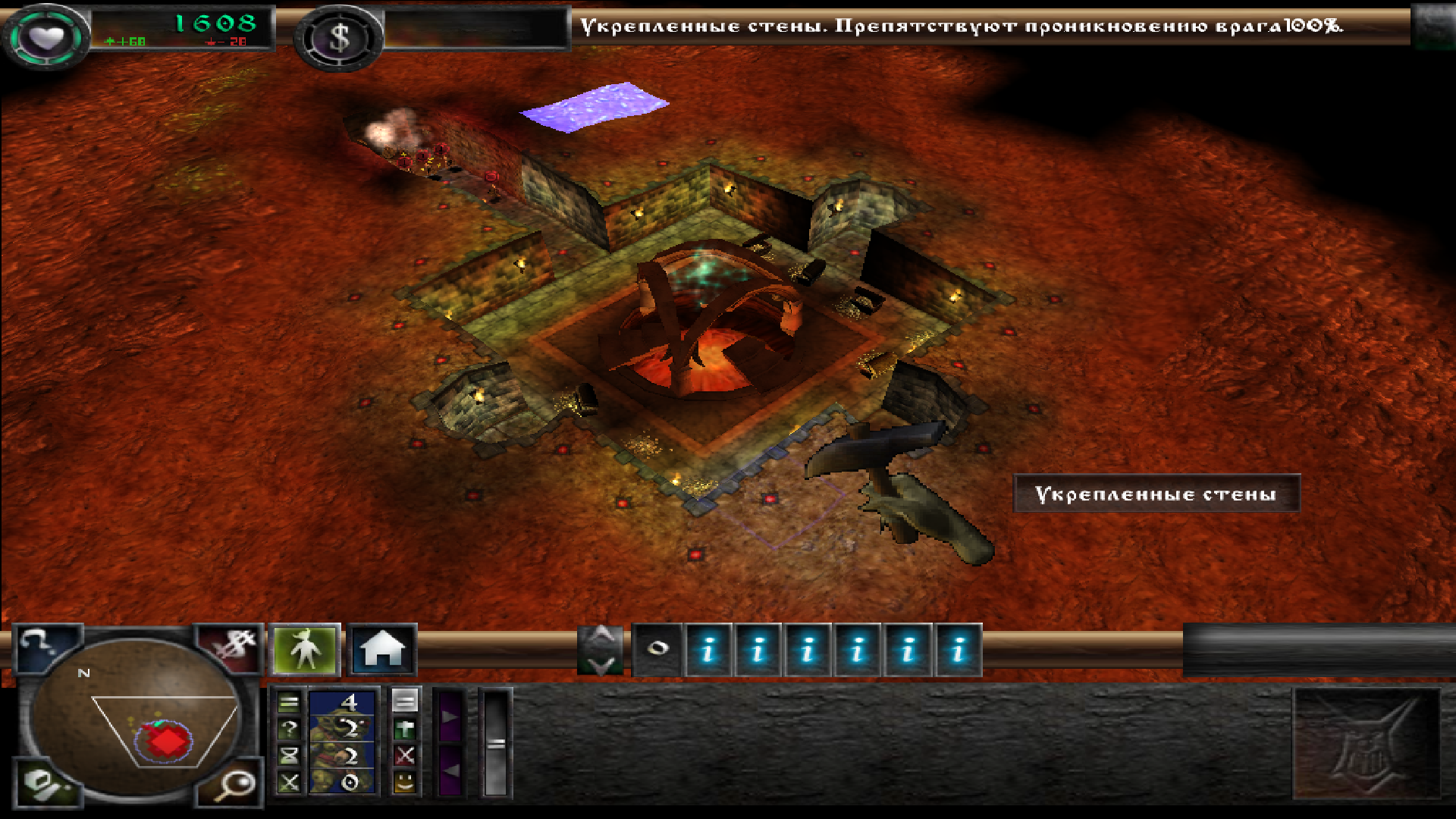Click the red crossed swords combat view
Screen dimensions: 1456x819
coord(405,755)
